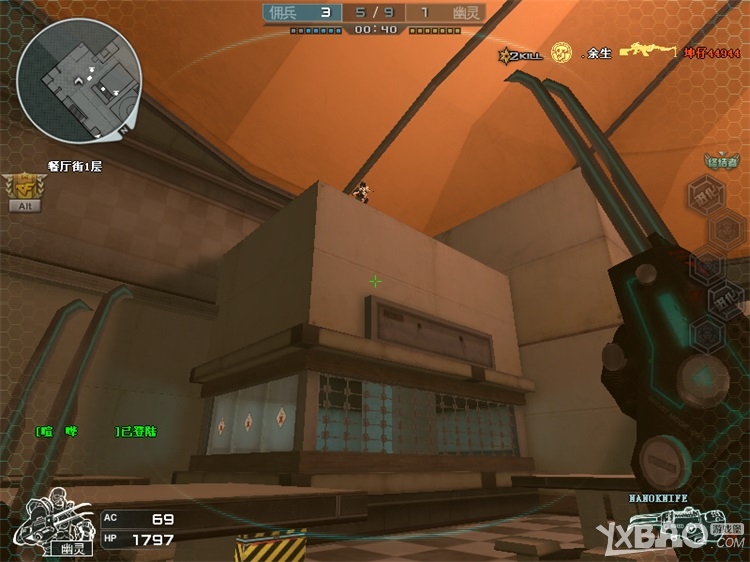Select the 终结者 terminator label

(x=721, y=162)
